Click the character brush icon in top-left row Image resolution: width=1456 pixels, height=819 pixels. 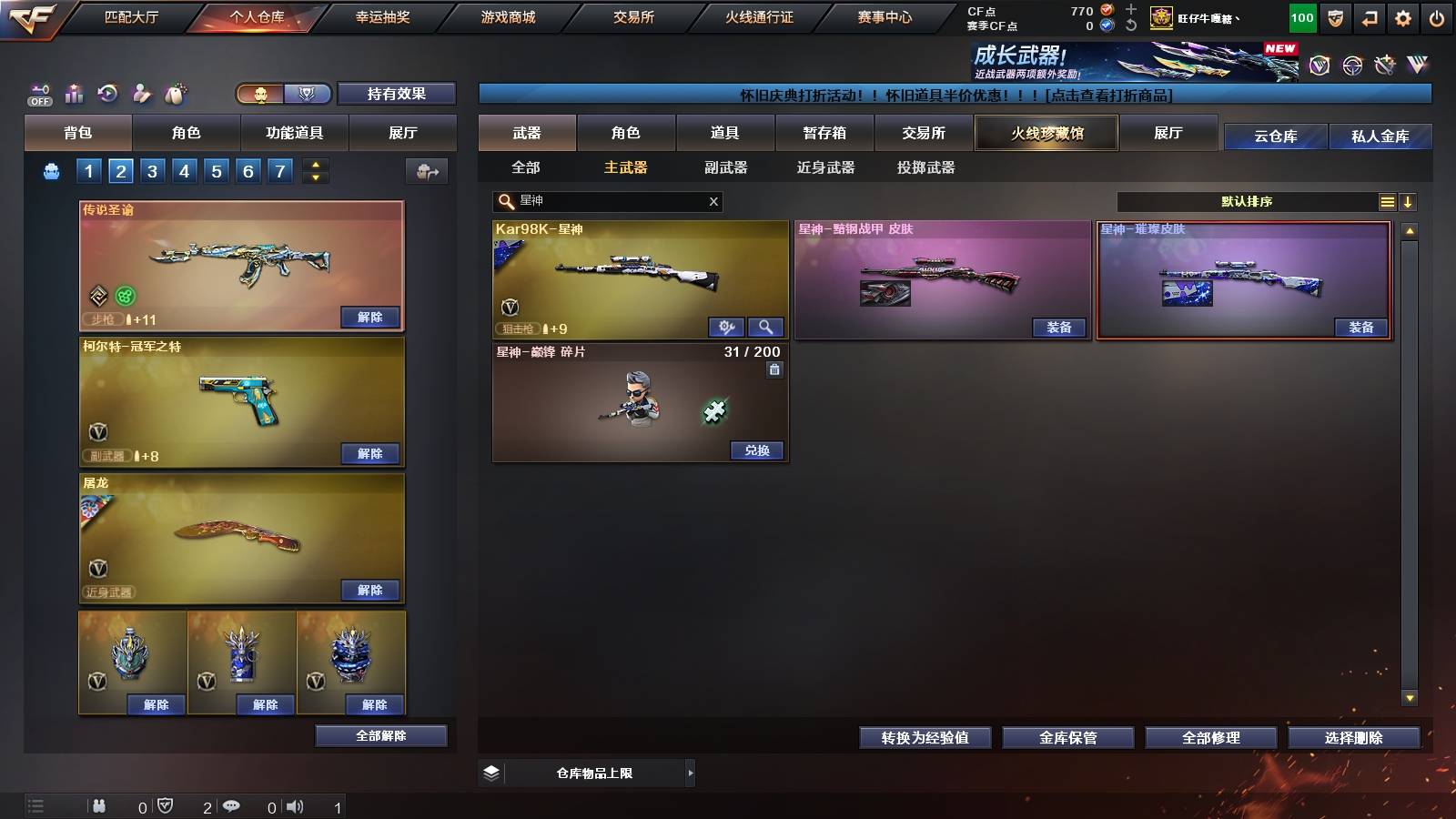click(141, 94)
